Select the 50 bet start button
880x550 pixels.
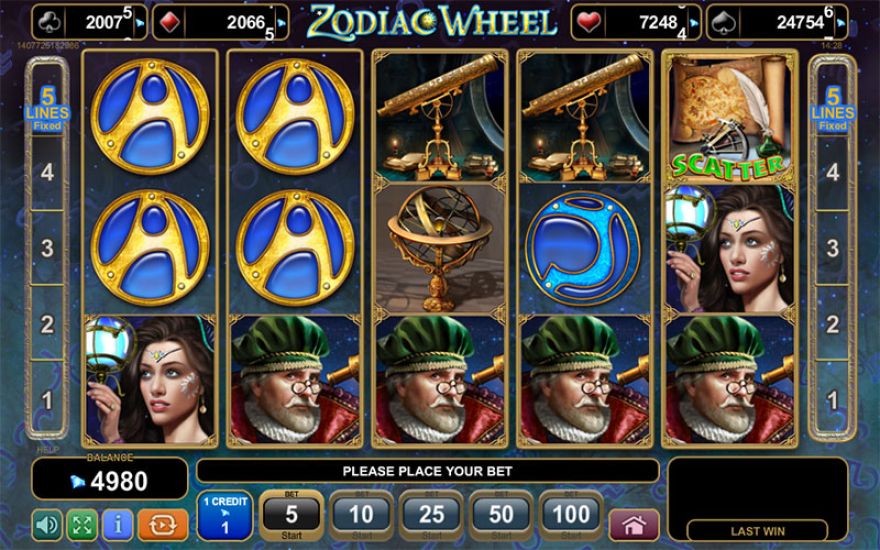point(501,516)
